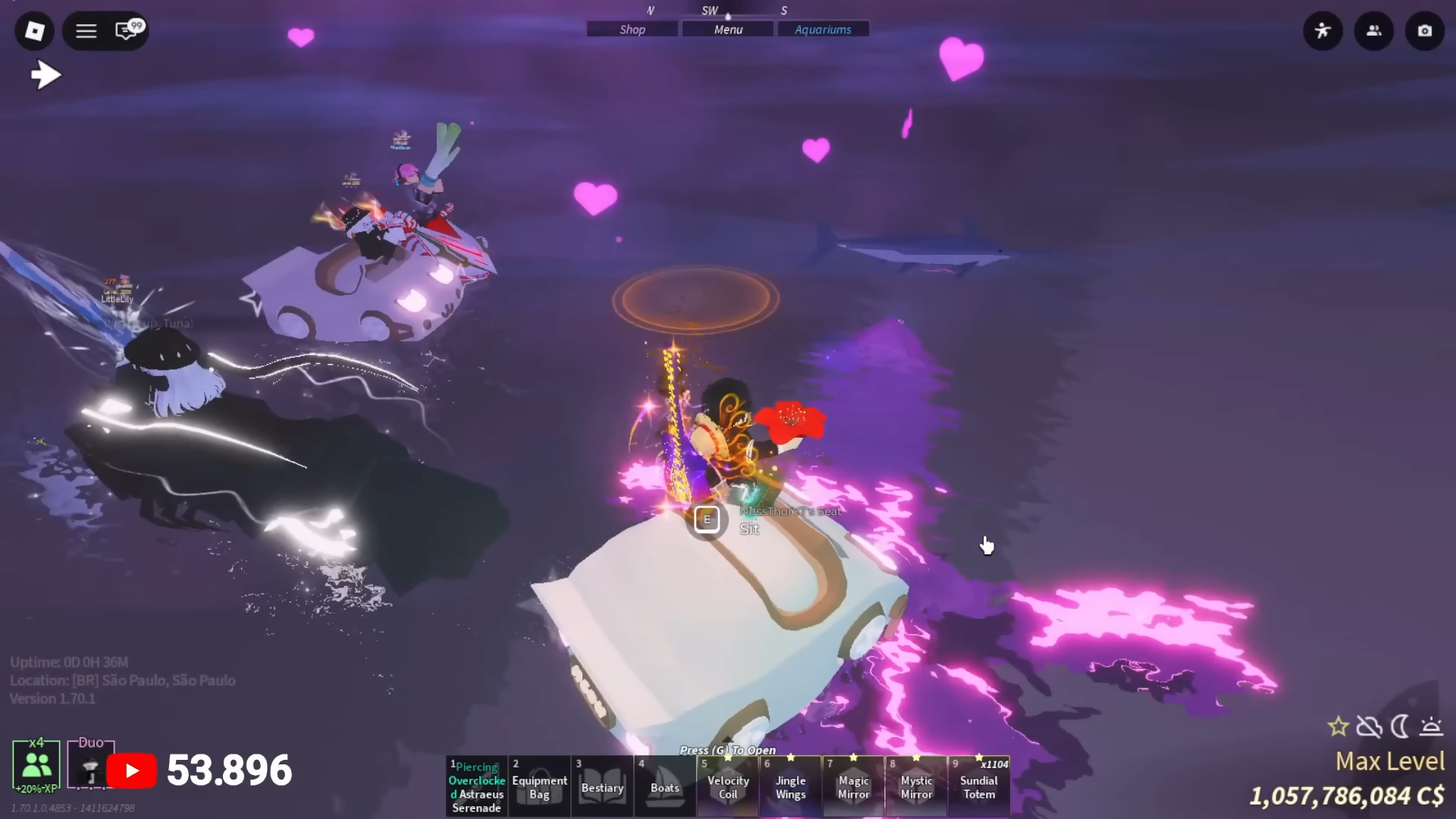Select the Mystic Mirror slot
This screenshot has width=1456, height=819.
pos(916,787)
